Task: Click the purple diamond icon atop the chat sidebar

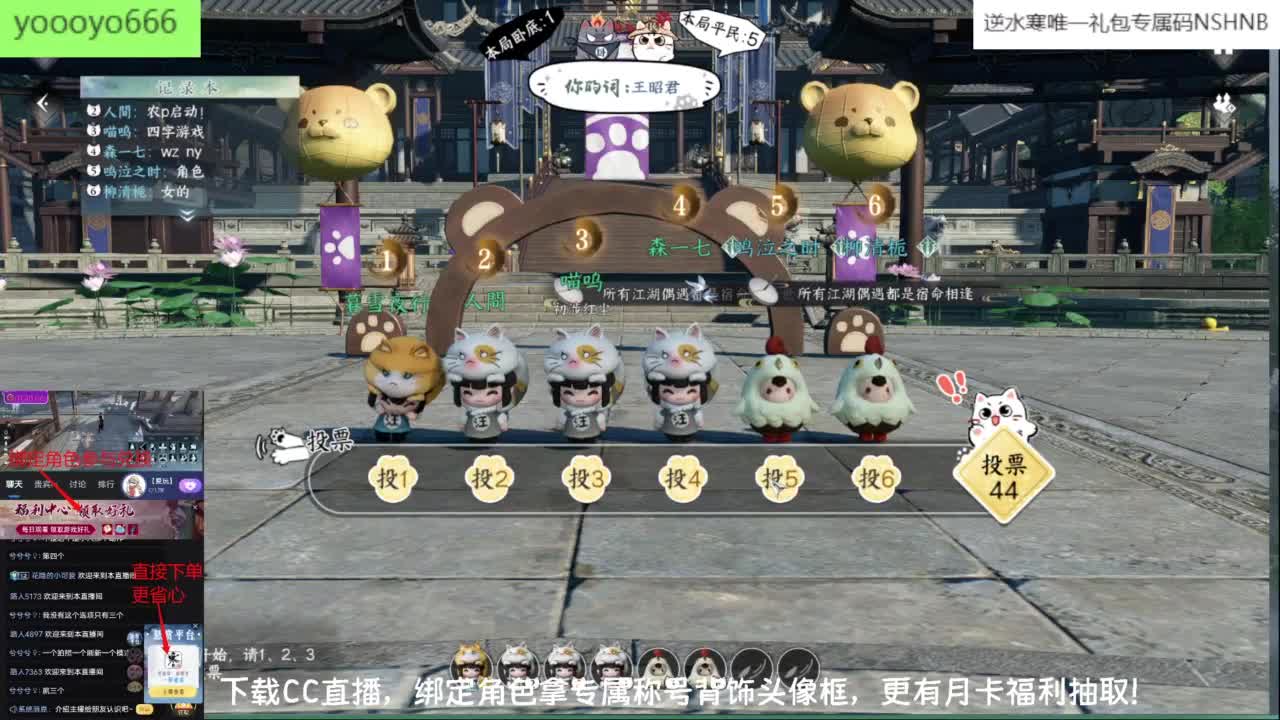Action: coord(191,484)
